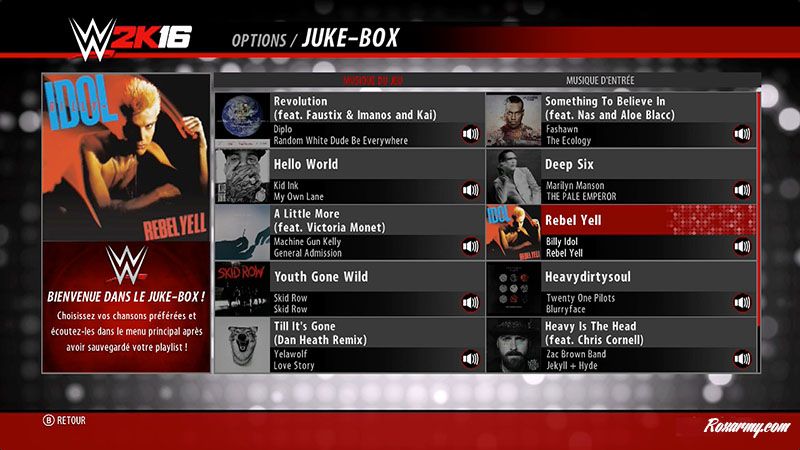Mute Rebel Yell using its speaker icon
Image resolution: width=800 pixels, height=450 pixels.
(x=742, y=246)
